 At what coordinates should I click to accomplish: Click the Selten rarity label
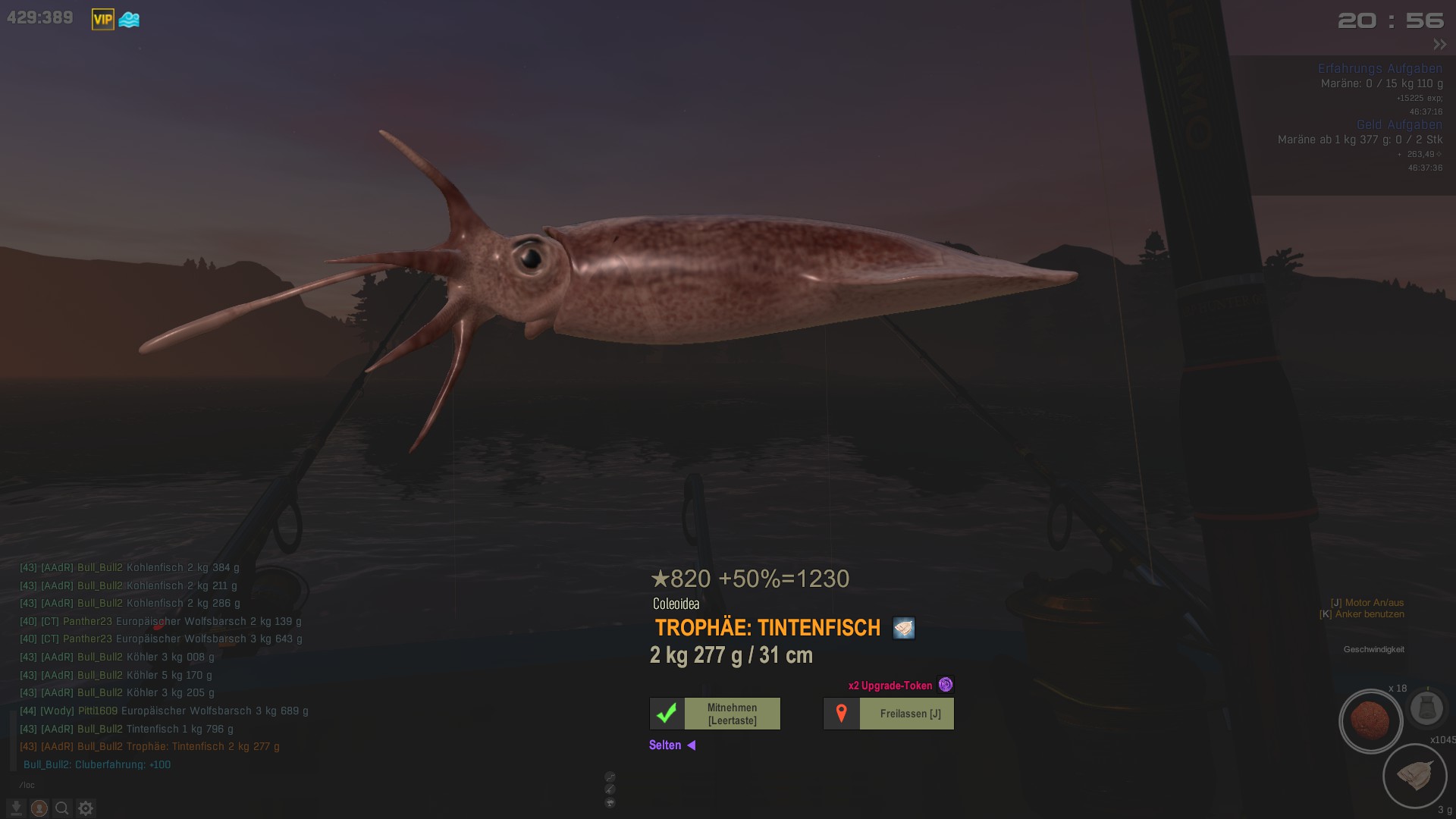[x=665, y=745]
